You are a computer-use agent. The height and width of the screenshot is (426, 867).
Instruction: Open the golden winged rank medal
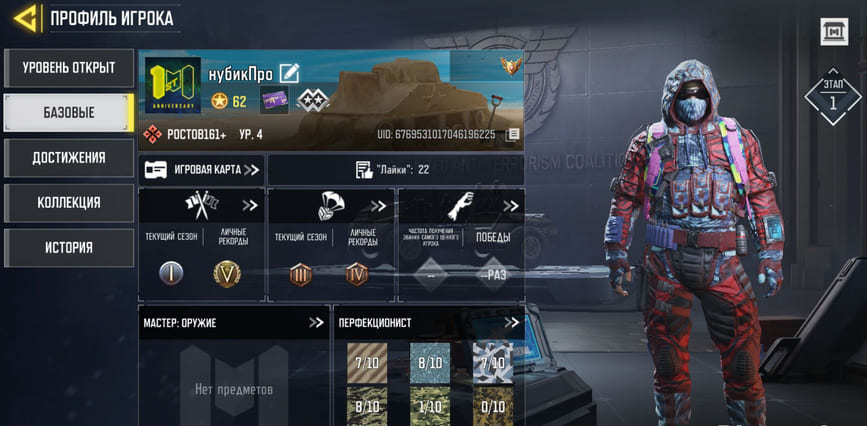coord(511,67)
